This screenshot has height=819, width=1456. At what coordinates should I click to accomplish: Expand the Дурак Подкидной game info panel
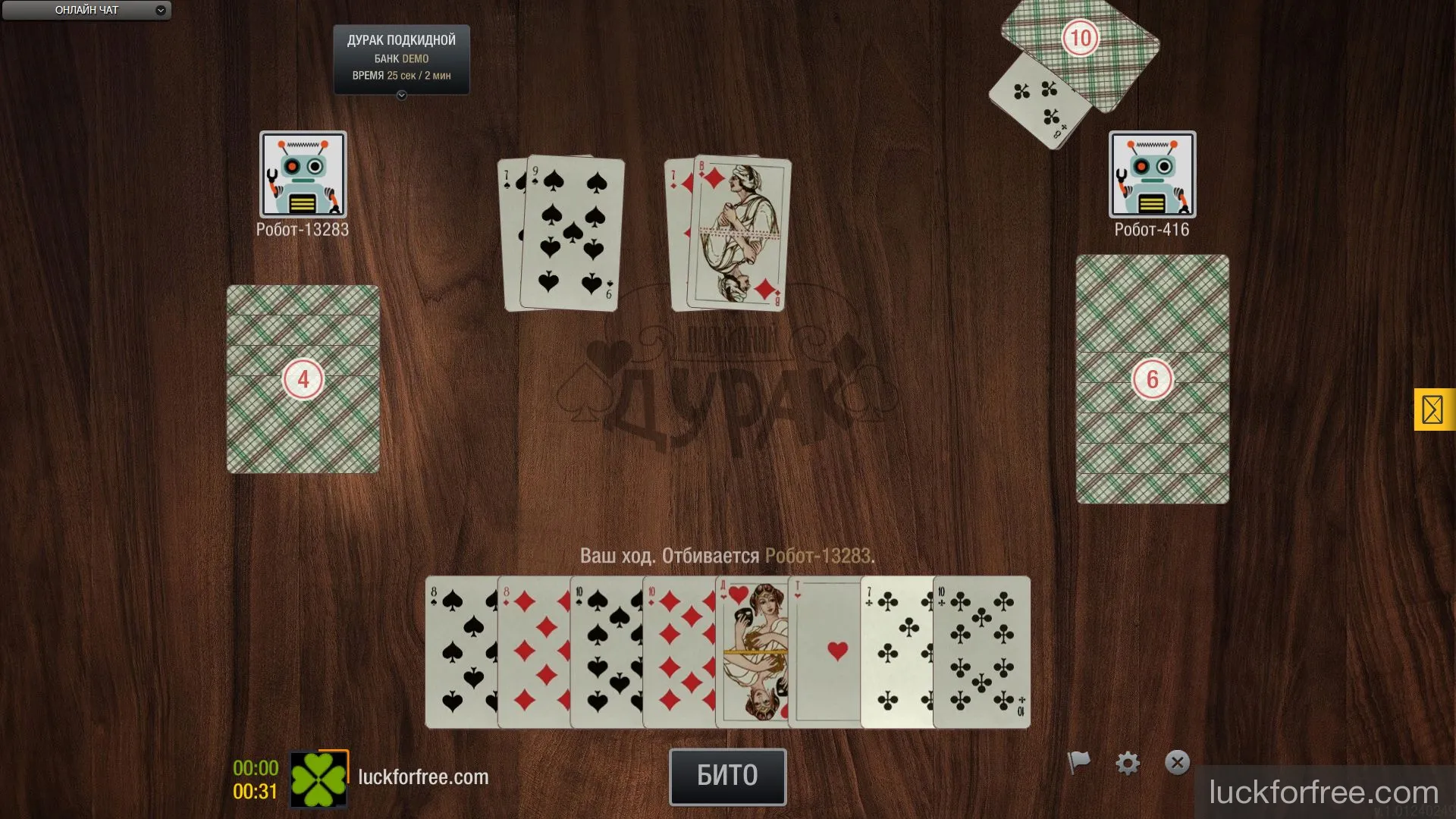(401, 96)
